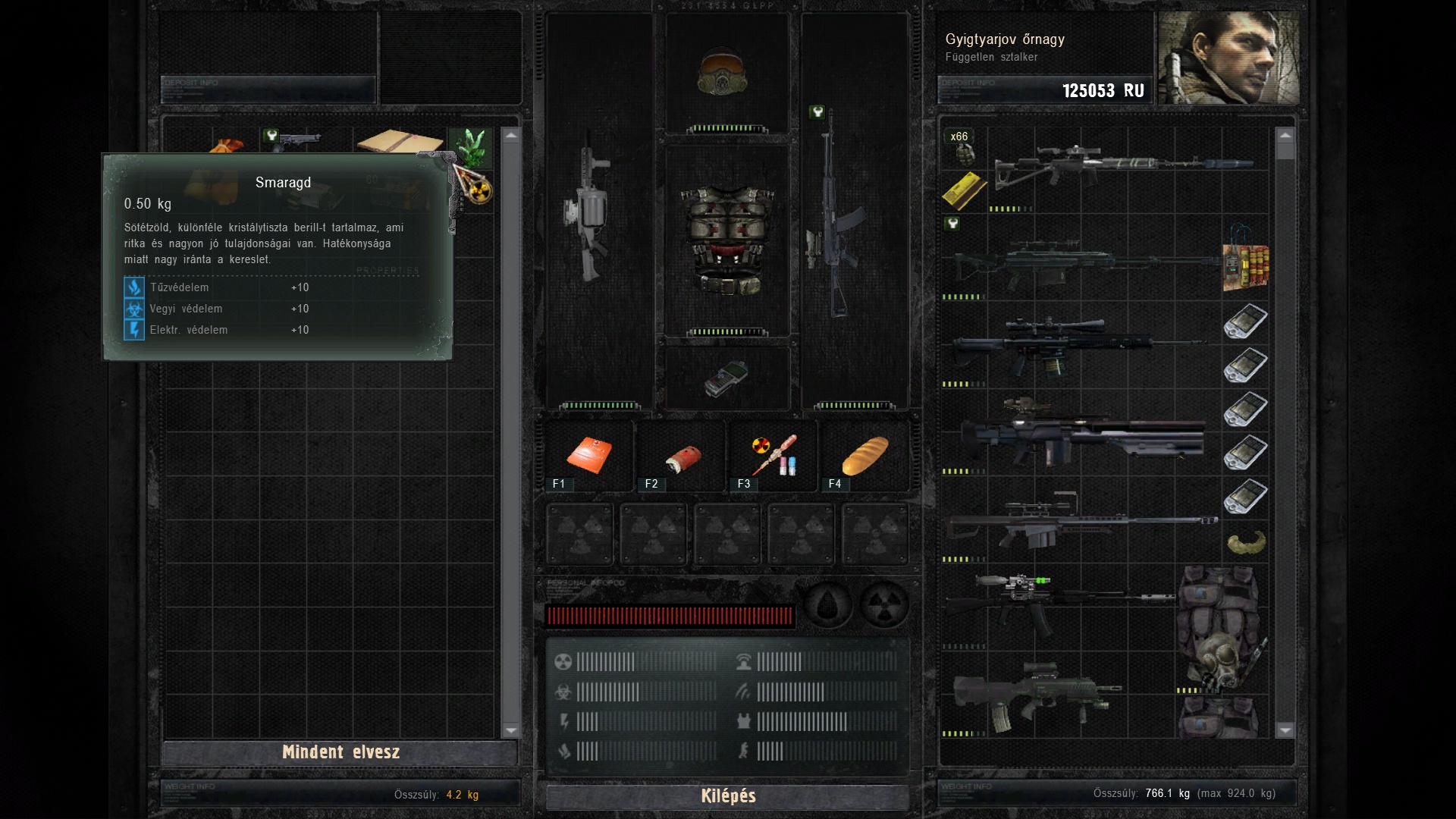Pick the yellow gold bar item in backpack
The height and width of the screenshot is (819, 1456).
964,190
